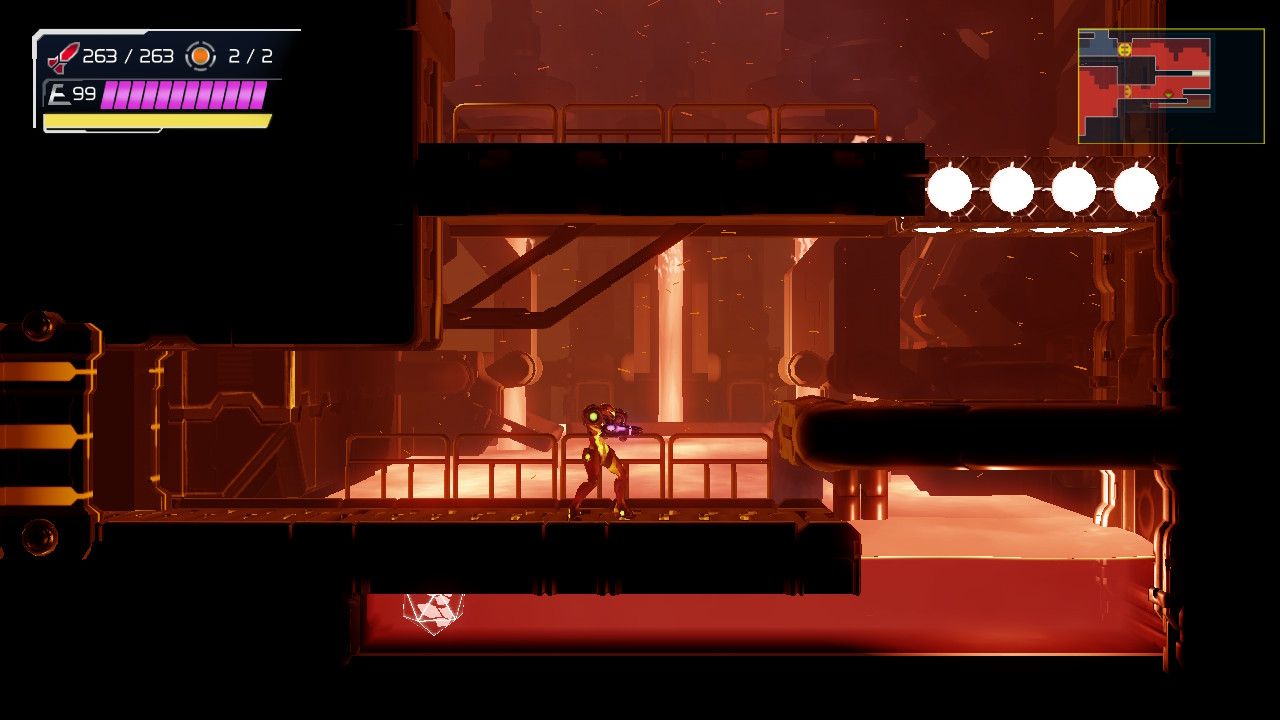Toggle the third ceiling lamp
This screenshot has width=1280, height=720.
[1072, 188]
